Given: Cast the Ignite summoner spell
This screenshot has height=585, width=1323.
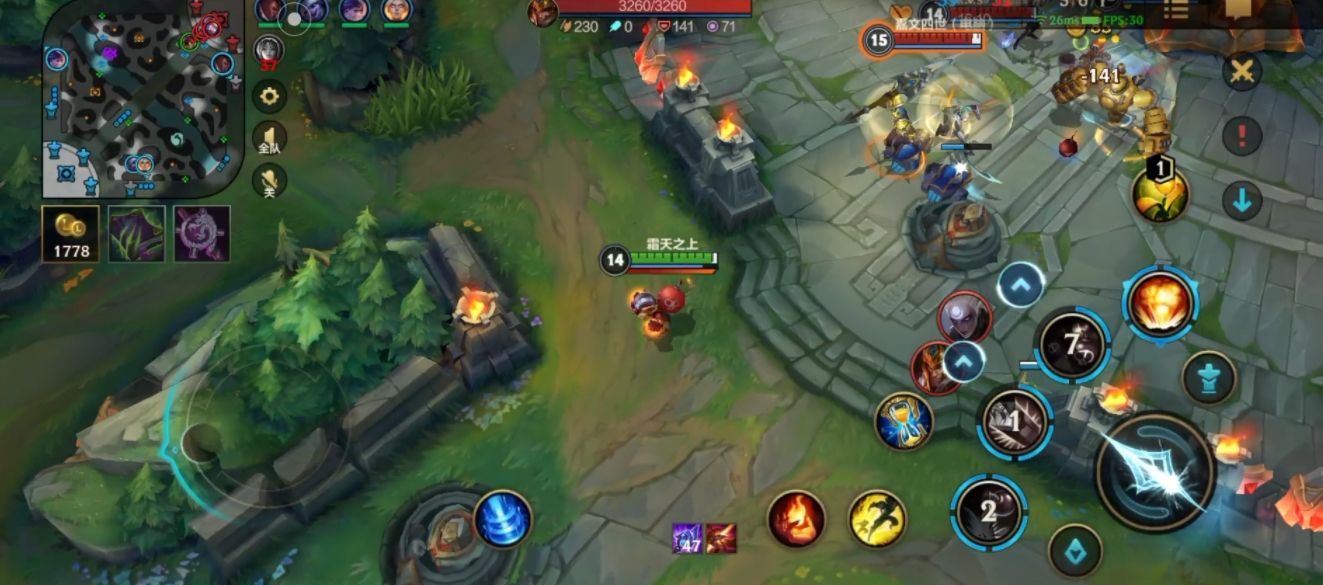Looking at the screenshot, I should click(x=797, y=519).
